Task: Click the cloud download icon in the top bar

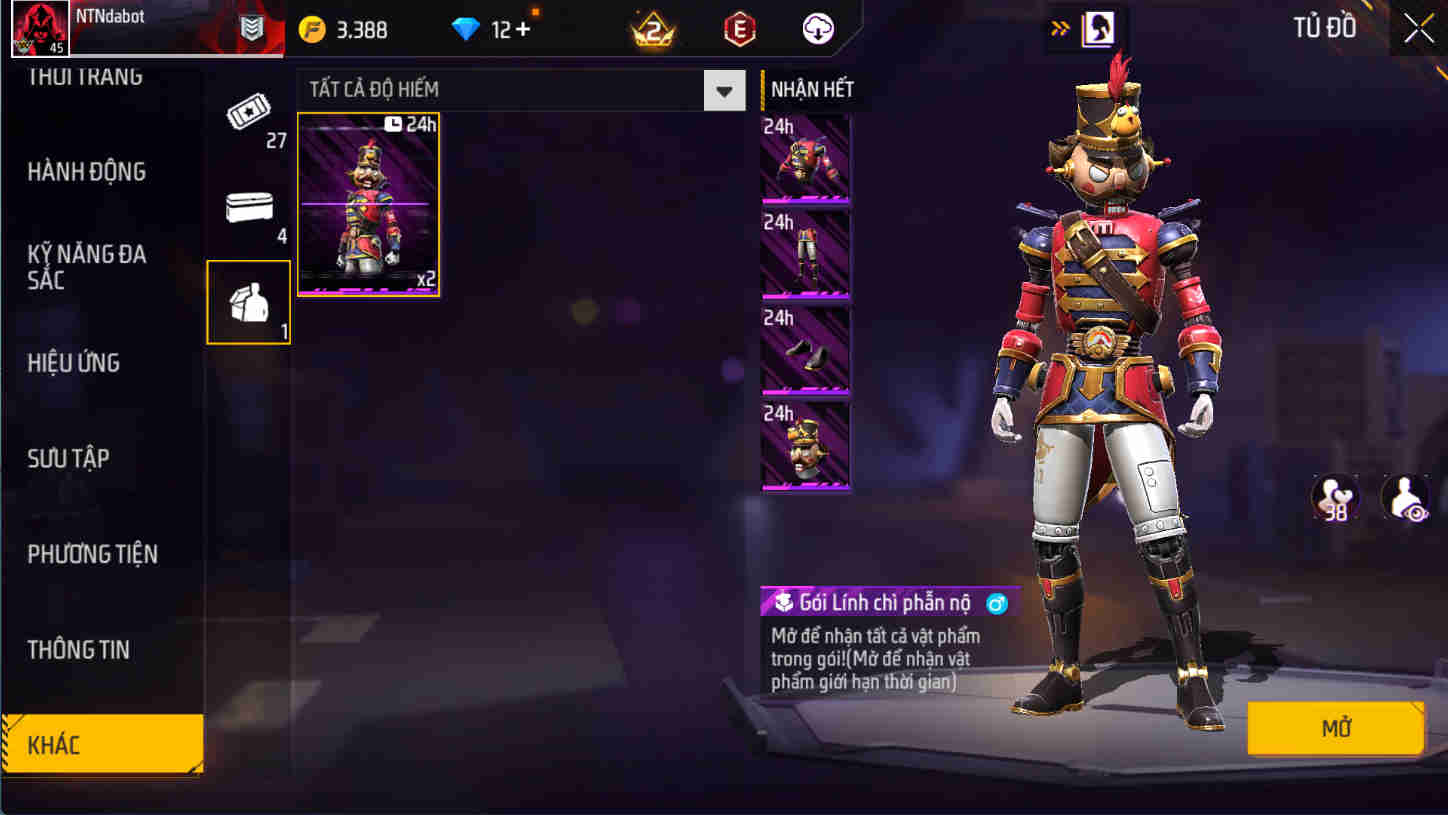Action: (818, 28)
